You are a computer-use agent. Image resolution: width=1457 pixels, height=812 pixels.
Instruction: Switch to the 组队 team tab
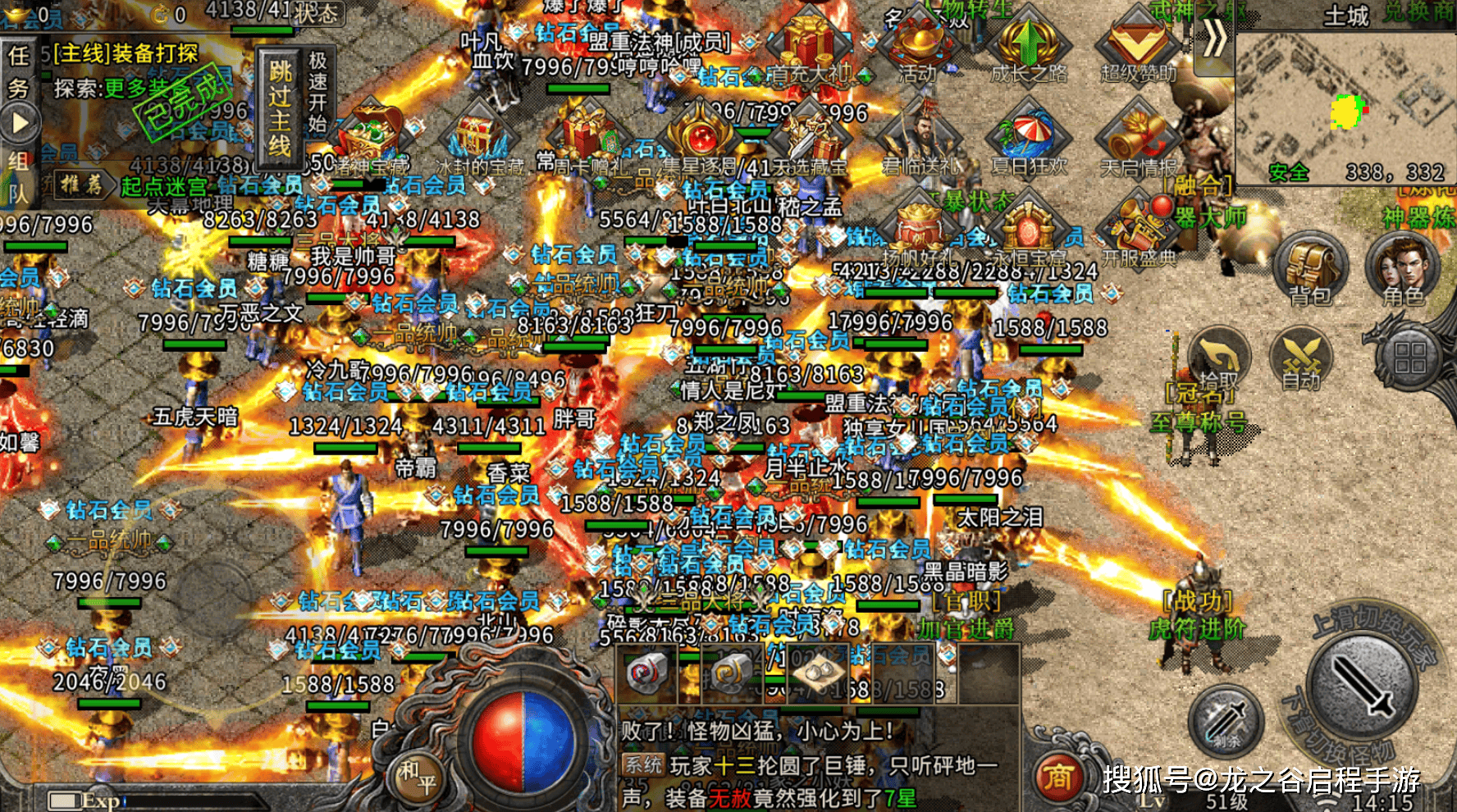click(18, 176)
